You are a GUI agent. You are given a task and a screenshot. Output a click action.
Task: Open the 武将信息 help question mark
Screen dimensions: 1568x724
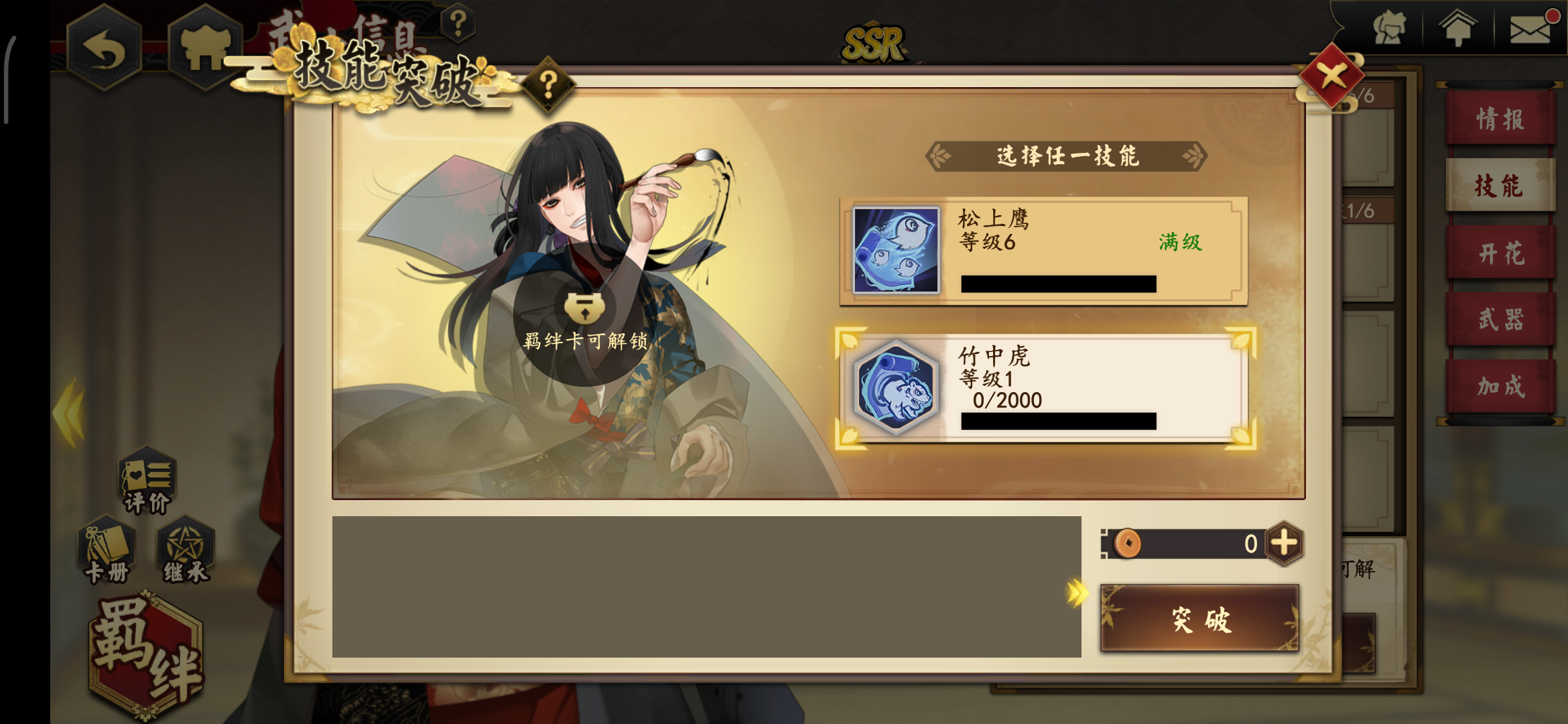[x=458, y=23]
